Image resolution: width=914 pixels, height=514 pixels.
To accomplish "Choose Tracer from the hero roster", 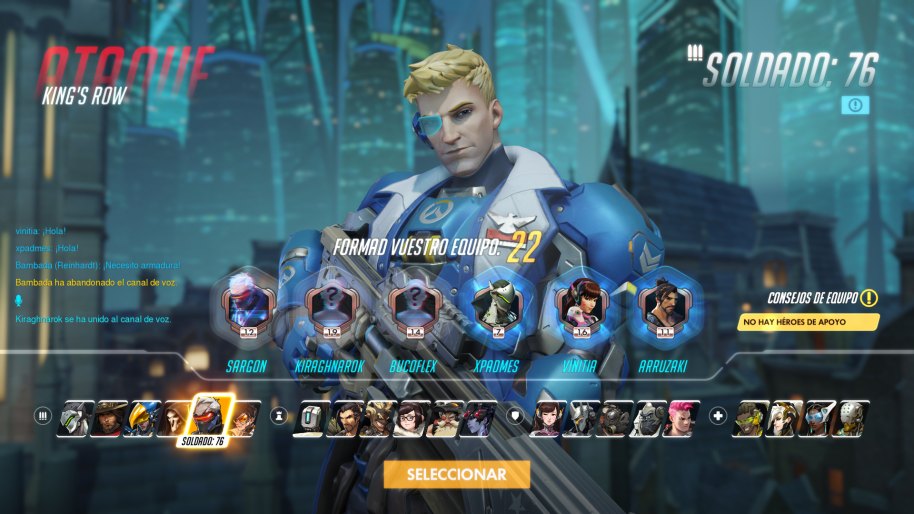I will pyautogui.click(x=244, y=418).
